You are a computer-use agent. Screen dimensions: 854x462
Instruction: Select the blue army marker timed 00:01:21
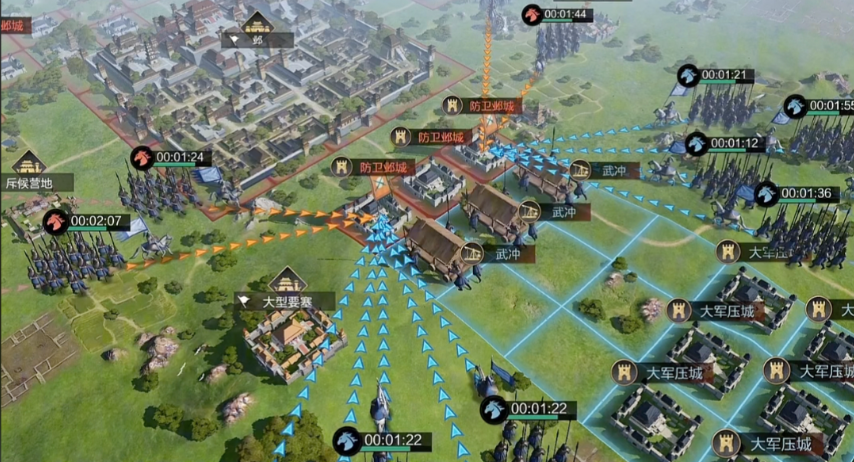(x=688, y=75)
